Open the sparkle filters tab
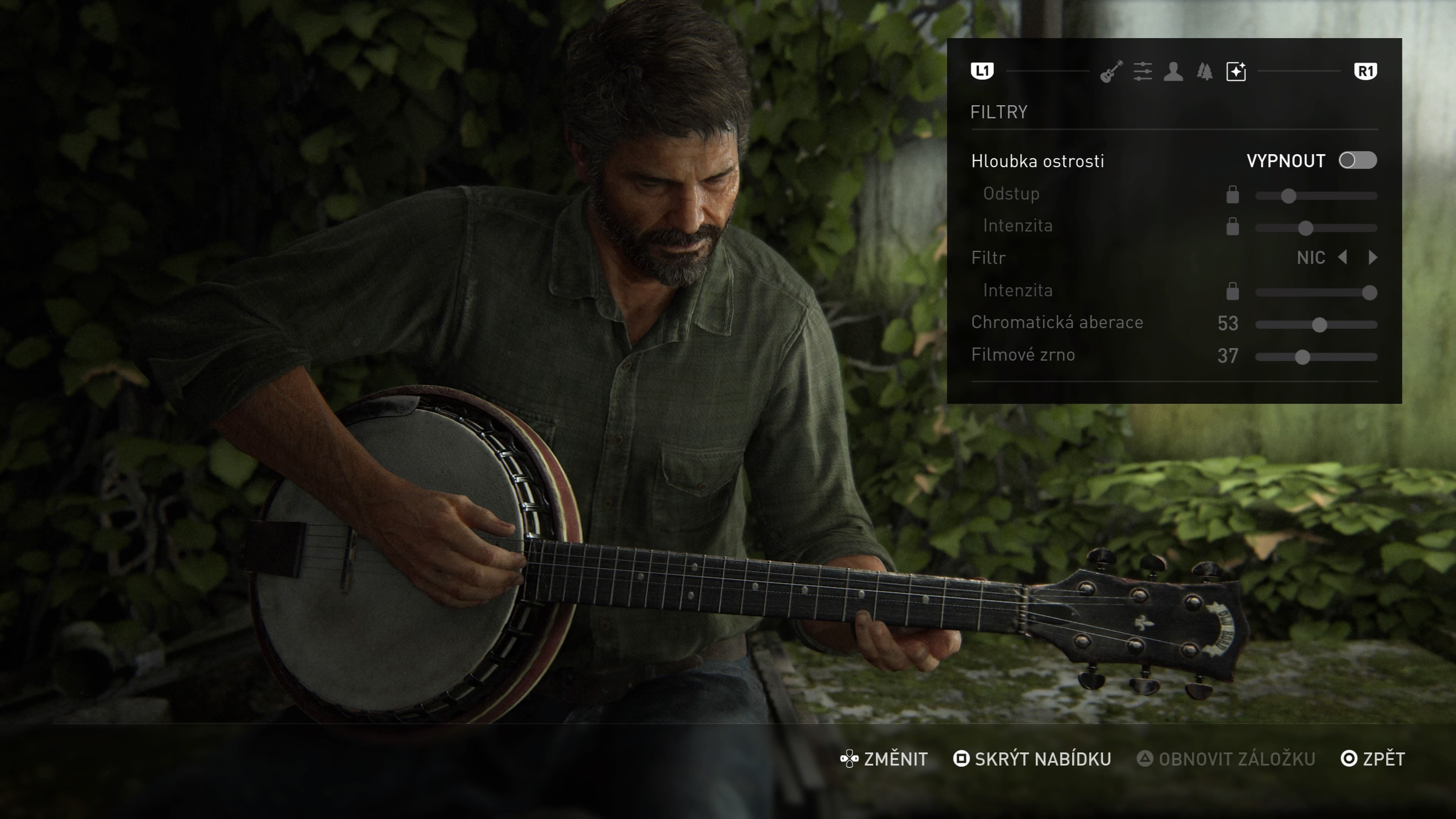Screen dimensions: 1456x819 1236,72
